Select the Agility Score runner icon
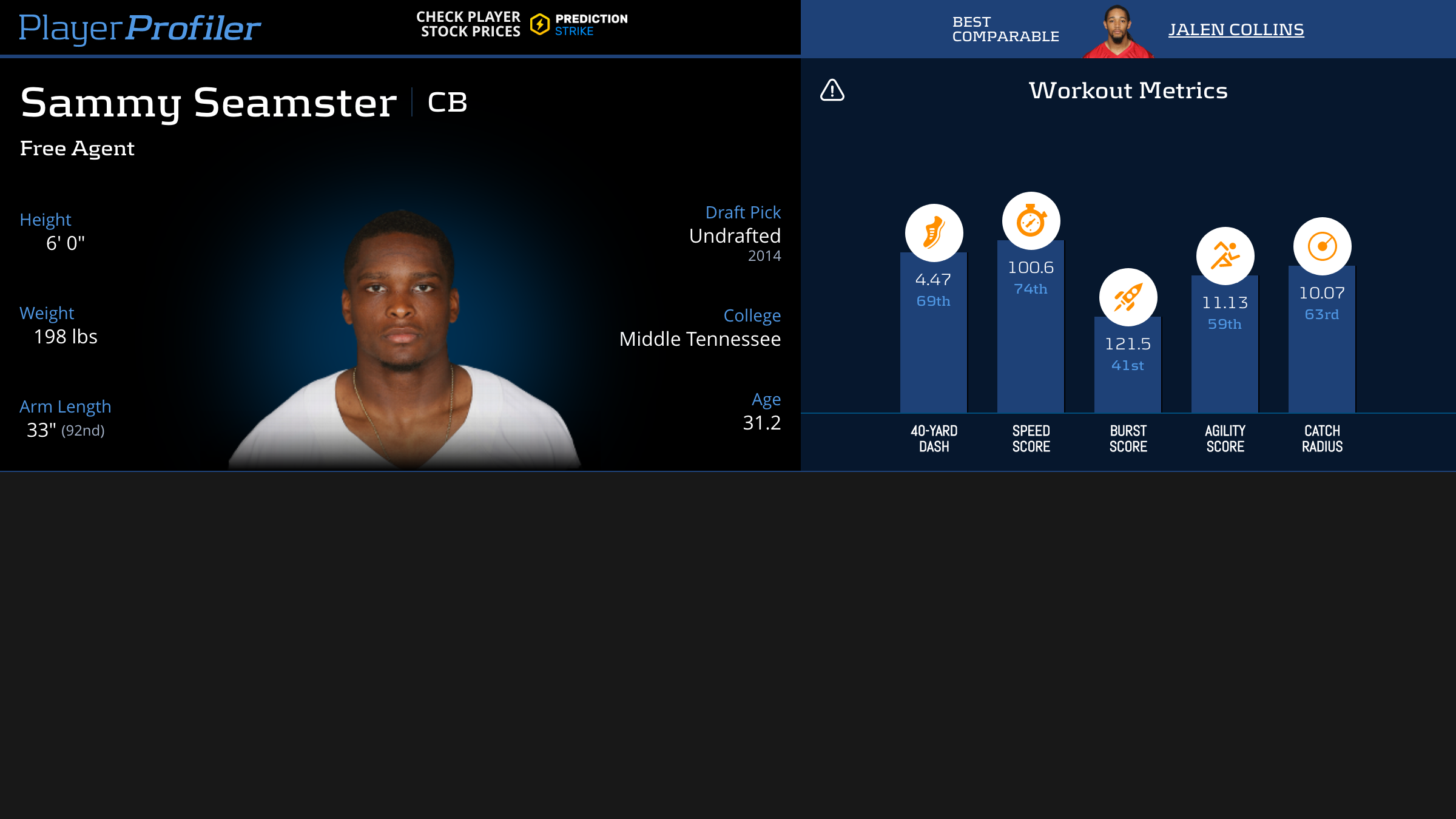This screenshot has height=819, width=1456. click(1225, 256)
